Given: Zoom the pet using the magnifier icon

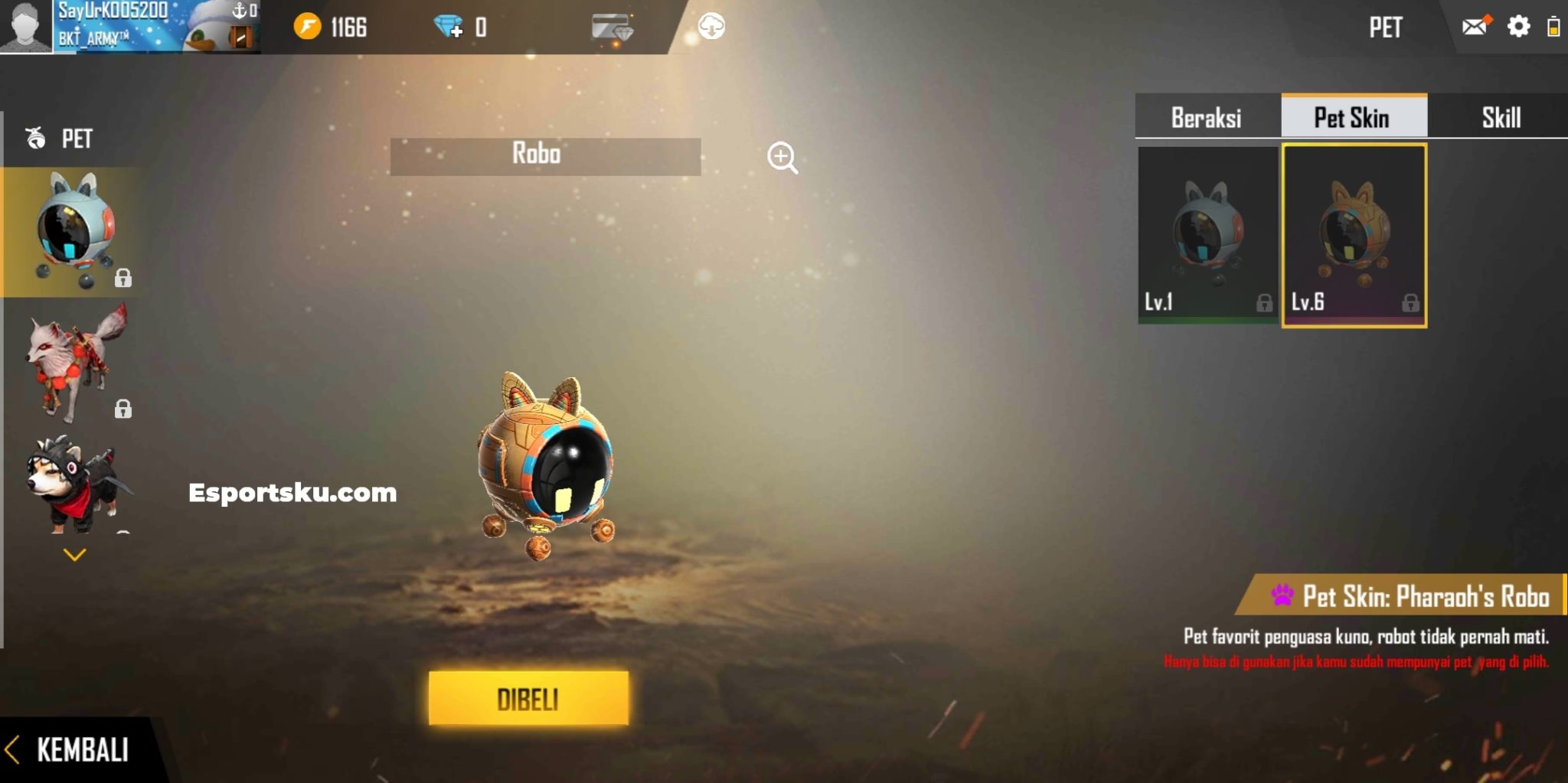Looking at the screenshot, I should pyautogui.click(x=781, y=157).
